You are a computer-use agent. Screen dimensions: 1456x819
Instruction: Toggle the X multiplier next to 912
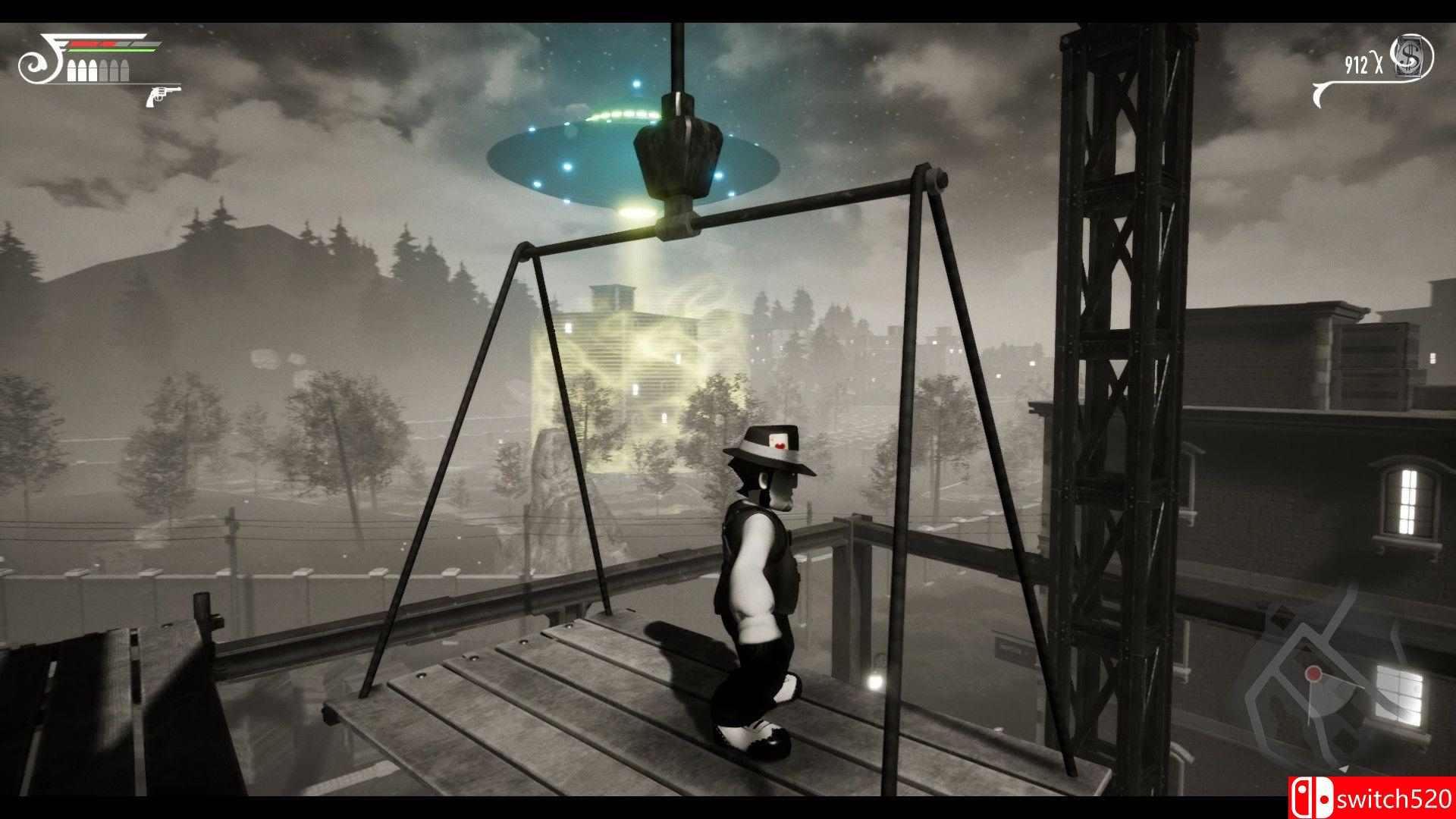coord(1379,63)
